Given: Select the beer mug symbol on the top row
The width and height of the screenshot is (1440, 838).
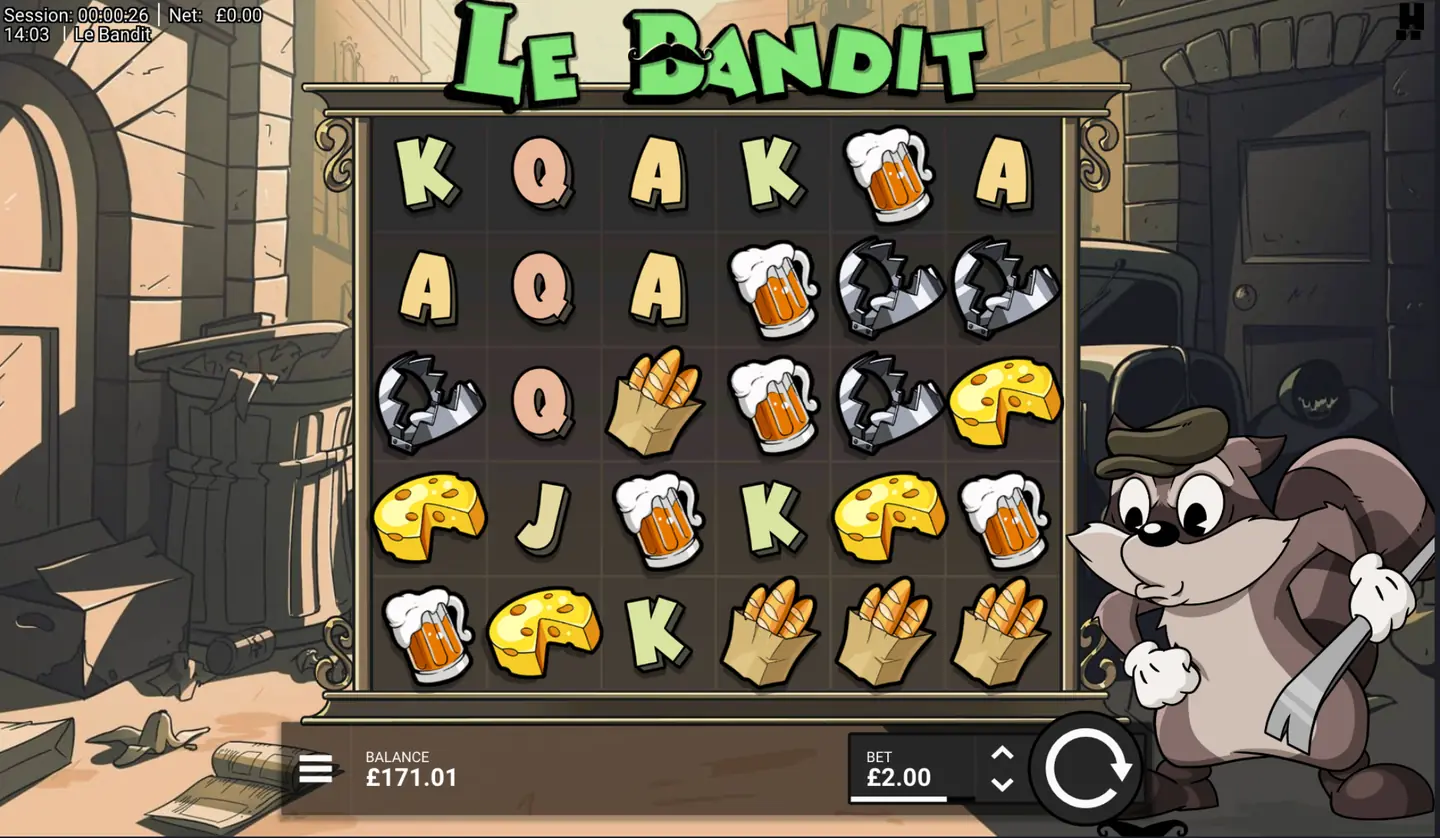Looking at the screenshot, I should click(888, 175).
